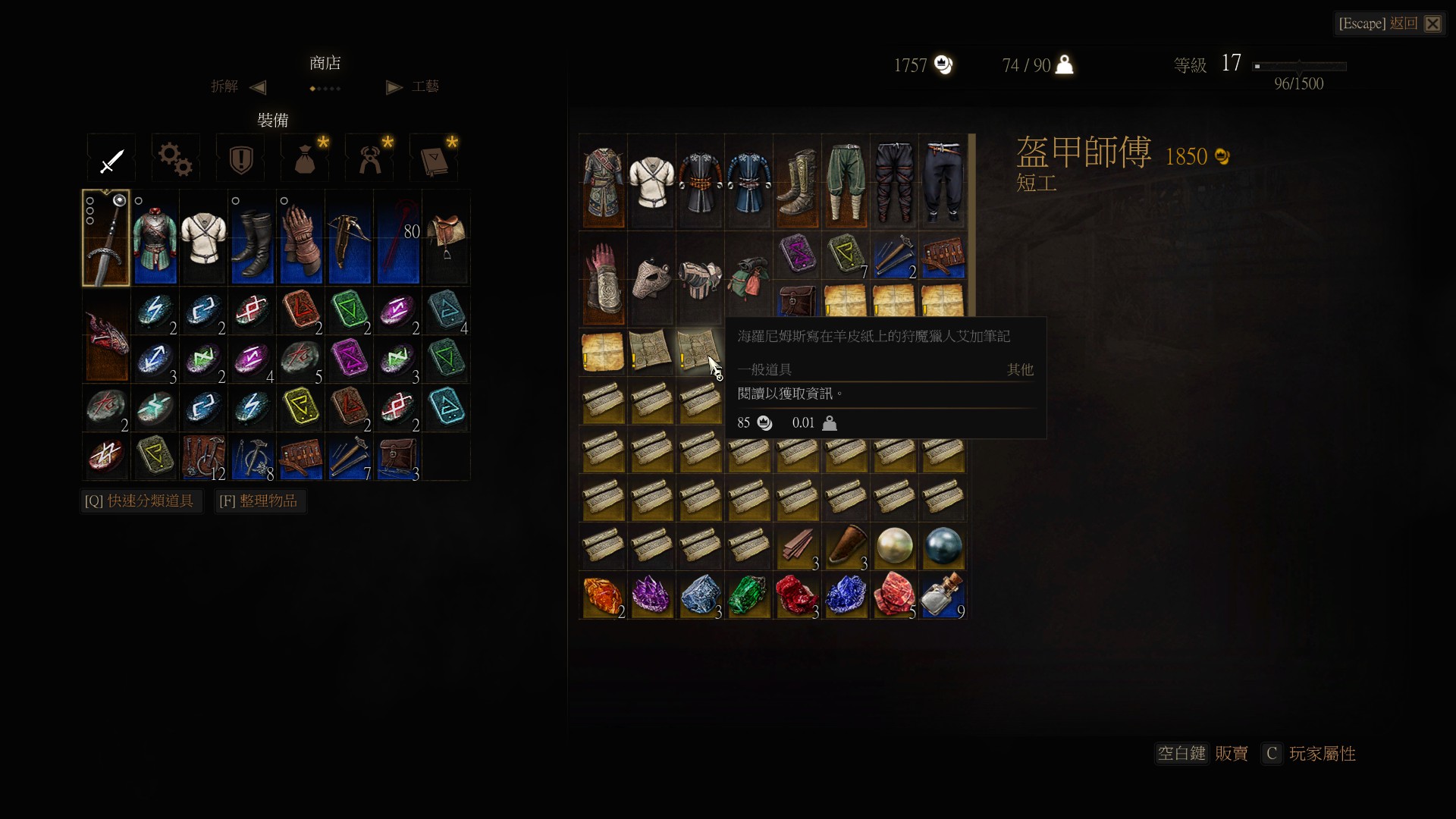This screenshot has height=819, width=1456.
Task: Go to previous panel with left arrow
Action: pos(258,87)
